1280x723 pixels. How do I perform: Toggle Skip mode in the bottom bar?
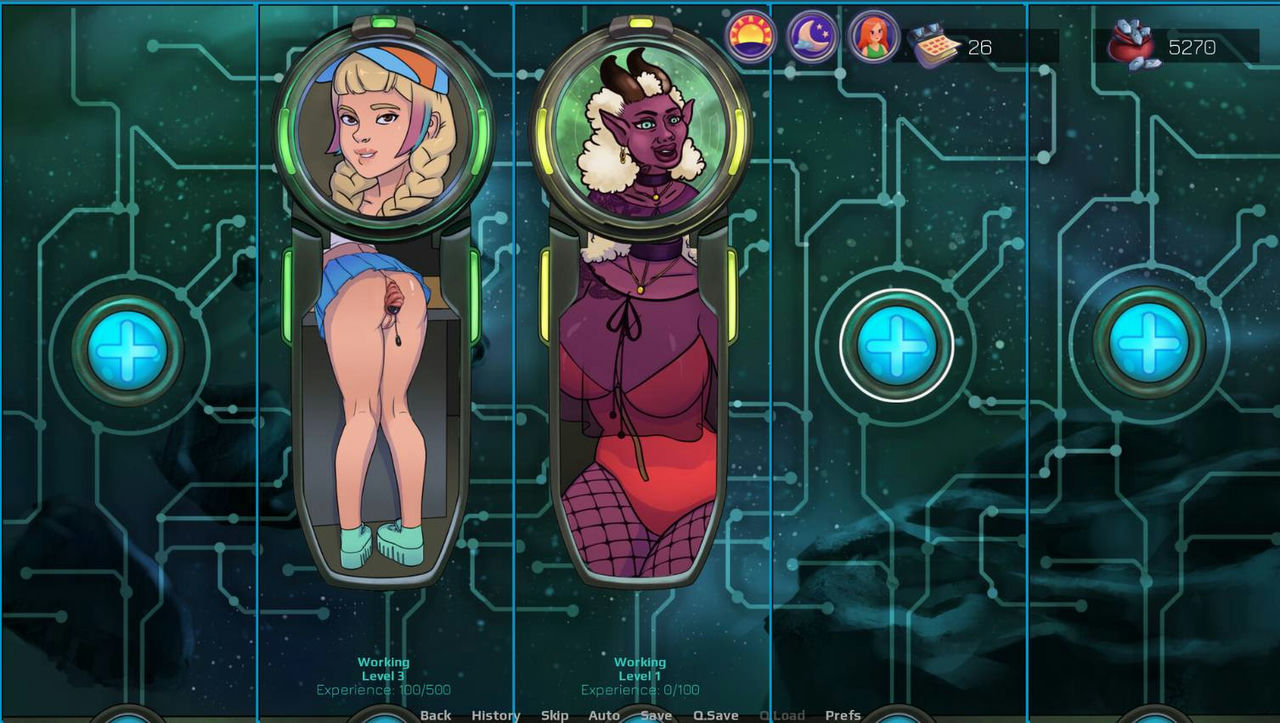(555, 716)
